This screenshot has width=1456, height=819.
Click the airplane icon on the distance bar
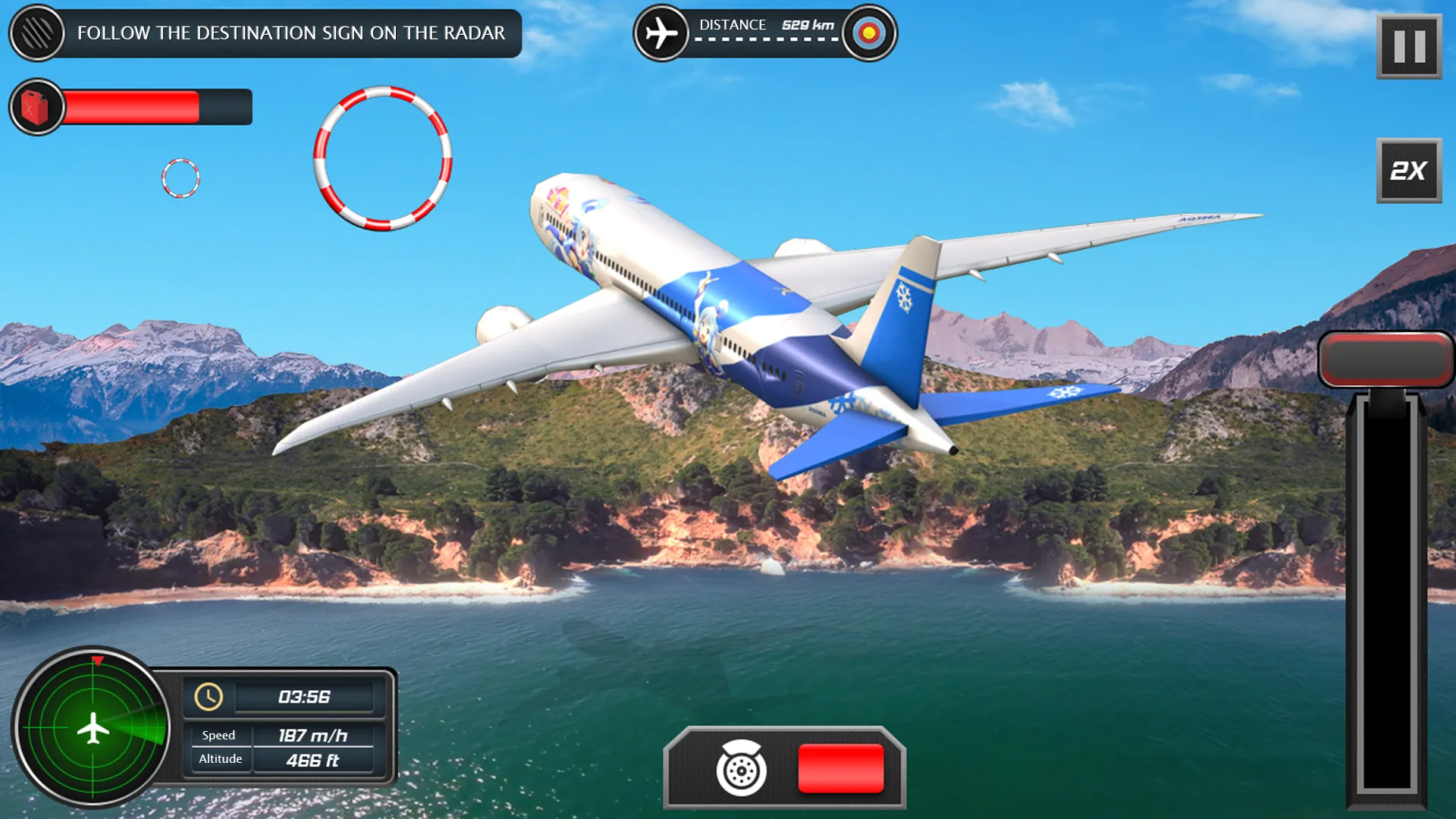(x=661, y=32)
